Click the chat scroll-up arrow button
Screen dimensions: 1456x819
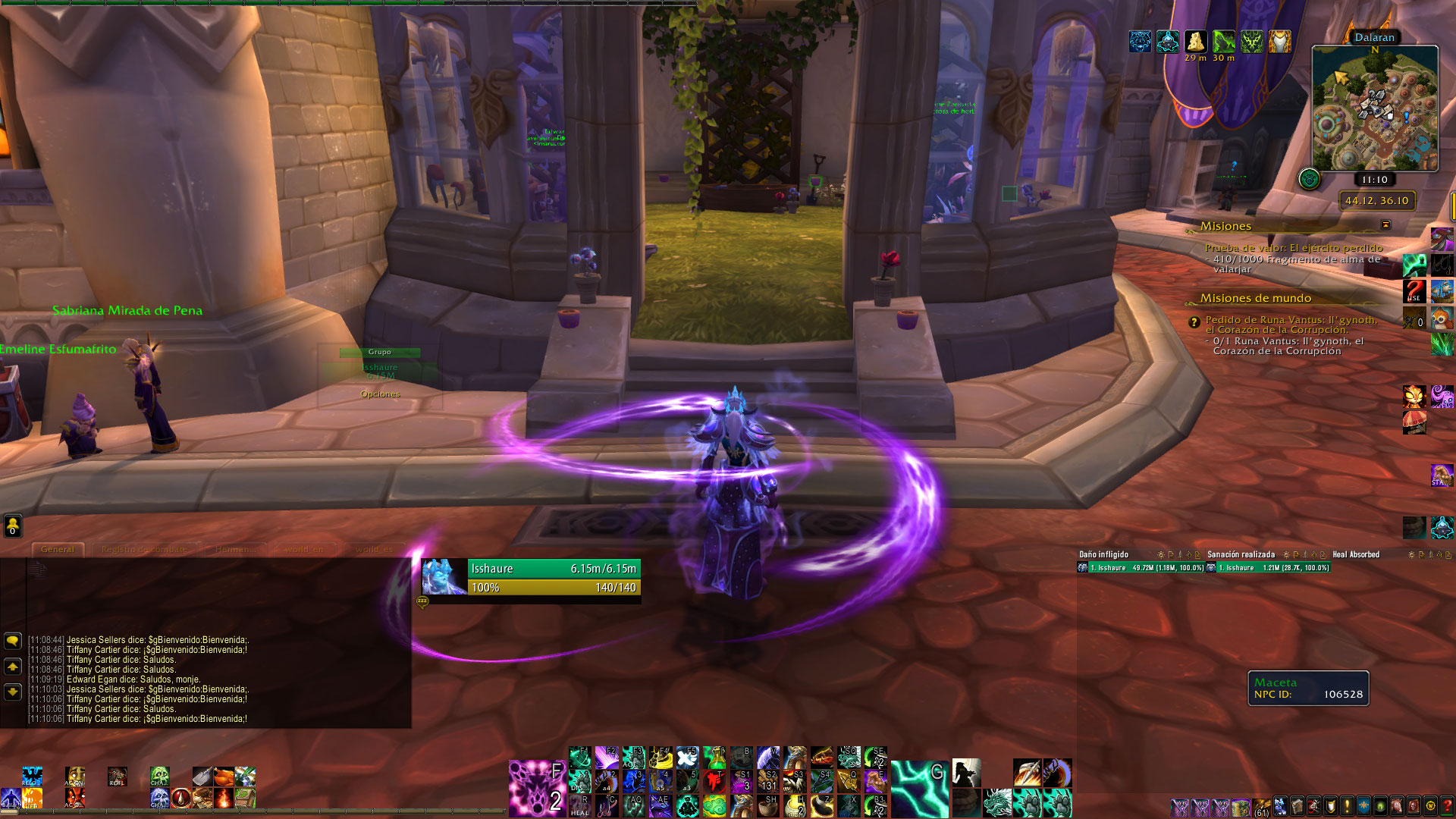coord(13,667)
